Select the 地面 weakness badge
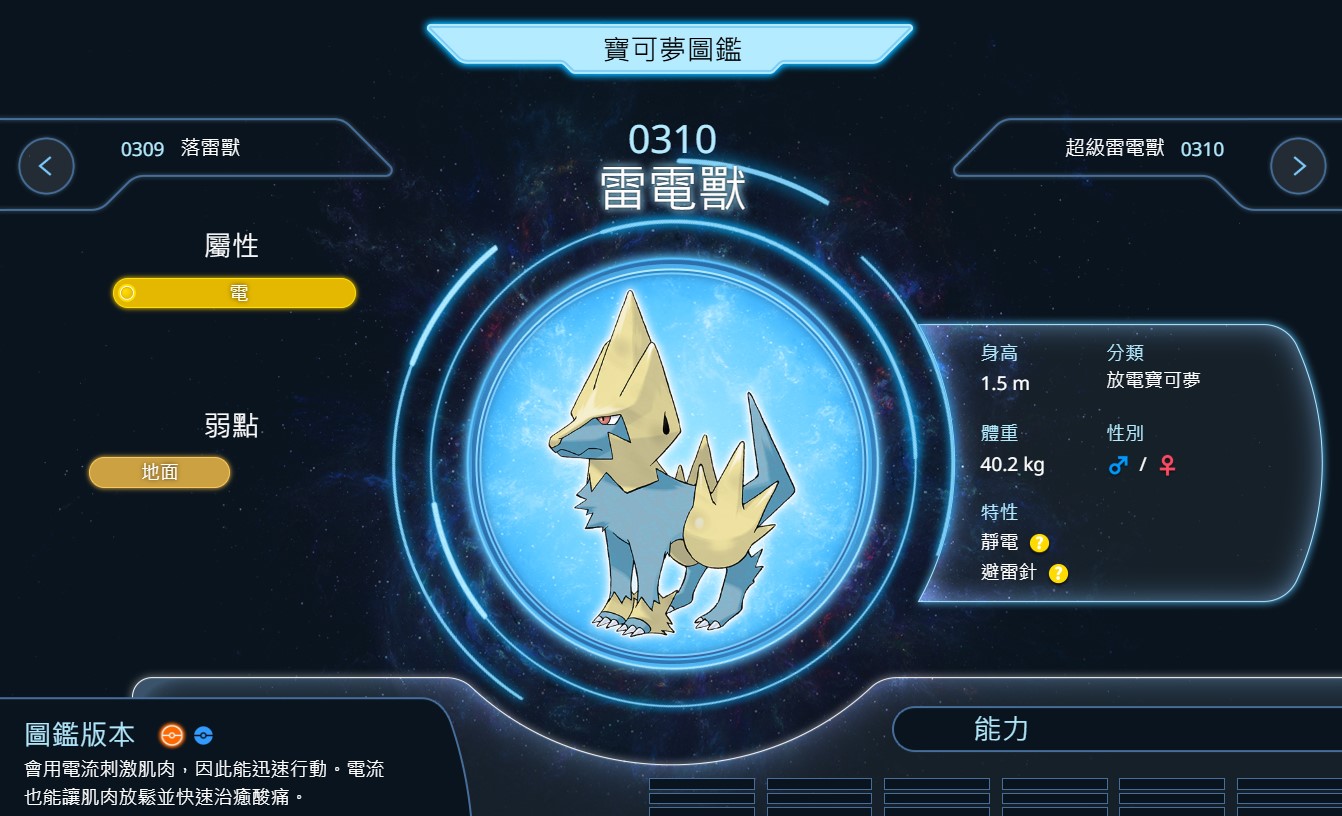The image size is (1342, 816). click(x=160, y=472)
